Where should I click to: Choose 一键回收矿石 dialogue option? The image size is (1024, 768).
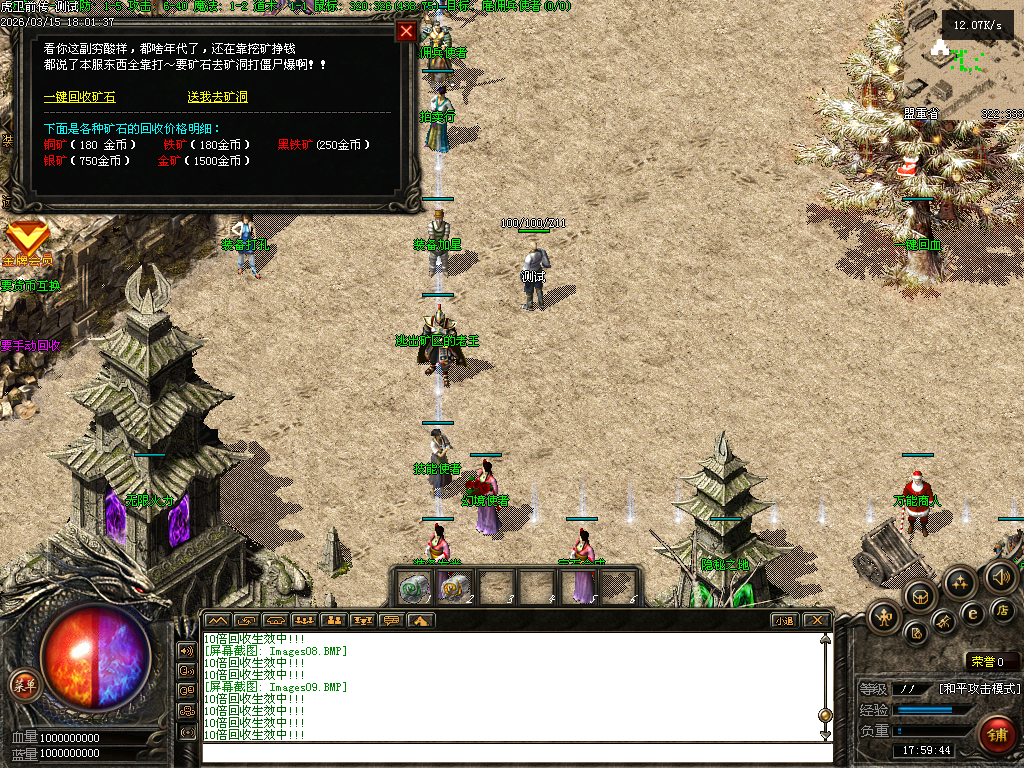(79, 97)
